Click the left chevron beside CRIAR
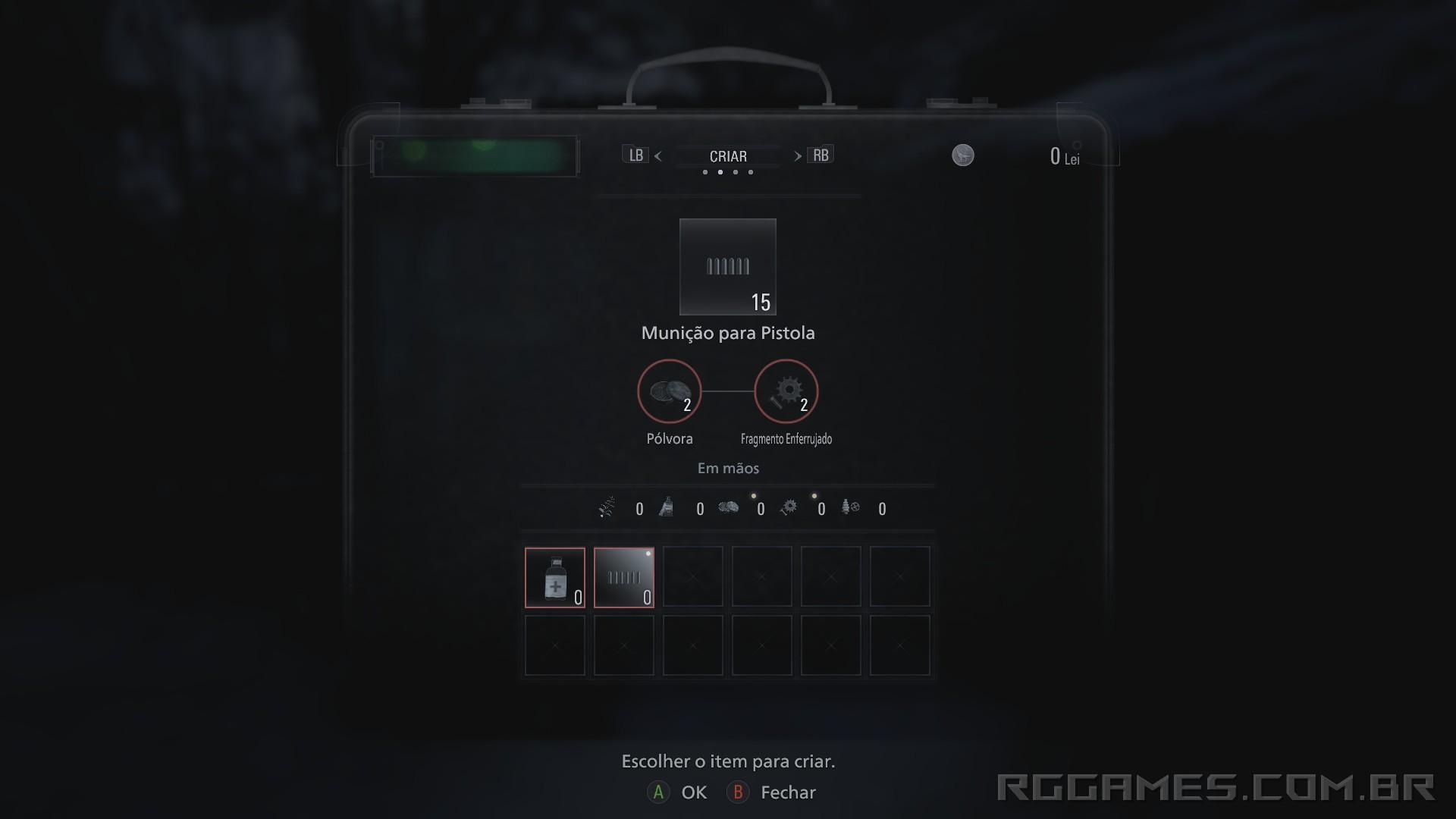Image resolution: width=1456 pixels, height=819 pixels. (658, 155)
